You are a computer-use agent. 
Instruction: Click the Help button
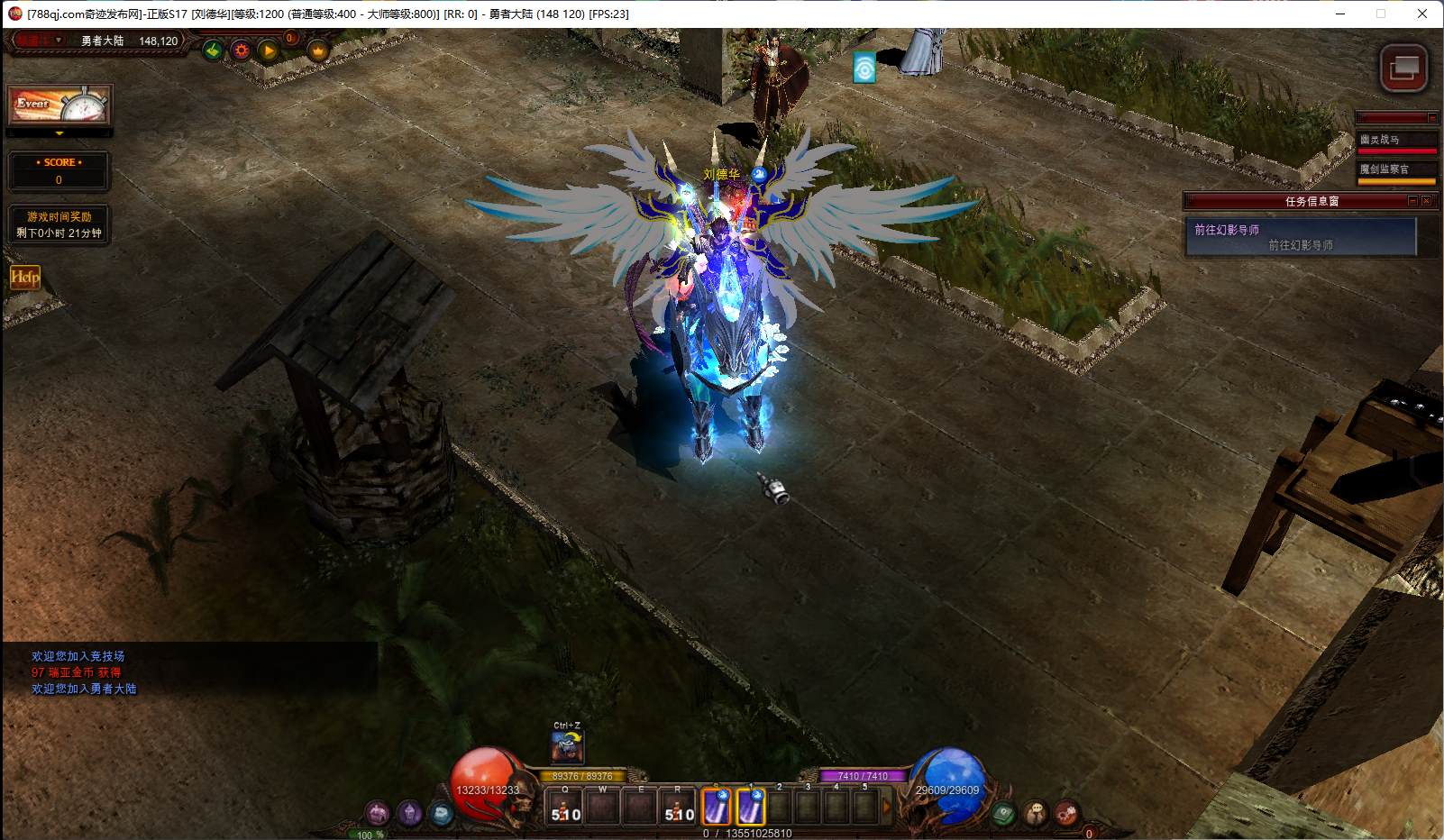coord(25,278)
